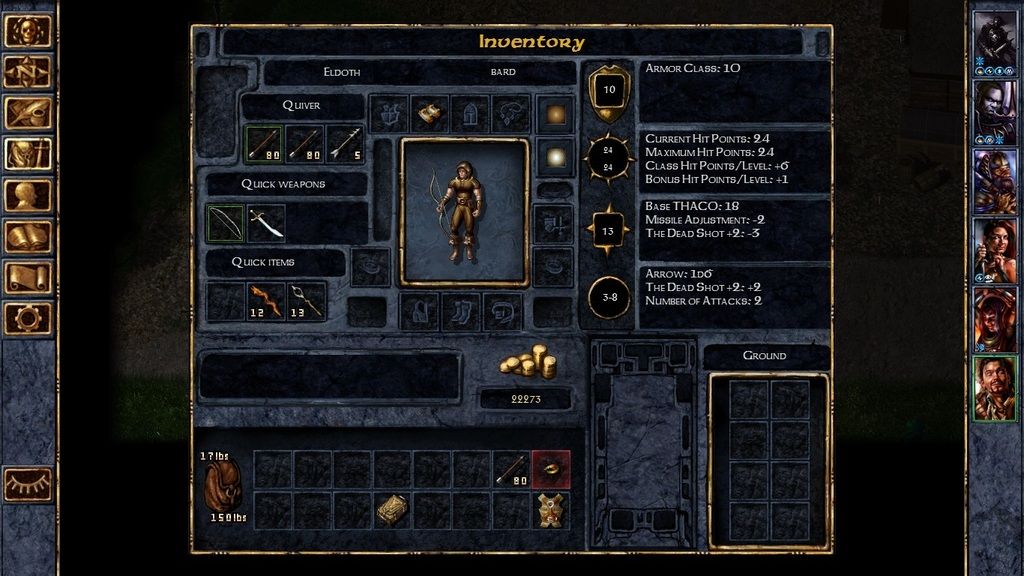
Task: Select the wand with 13 charges
Action: click(306, 300)
